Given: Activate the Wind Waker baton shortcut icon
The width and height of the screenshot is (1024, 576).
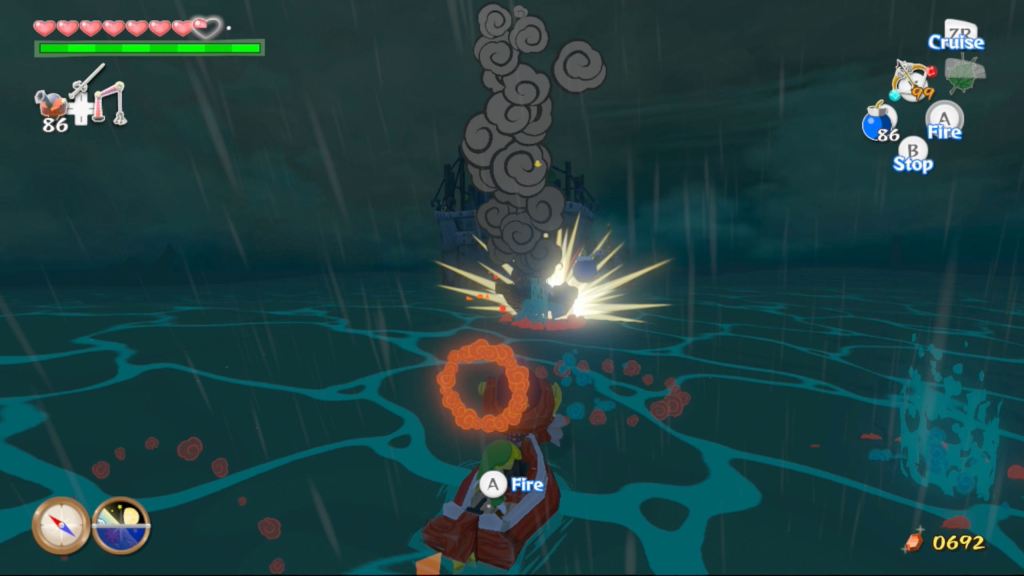Looking at the screenshot, I should (x=87, y=78).
